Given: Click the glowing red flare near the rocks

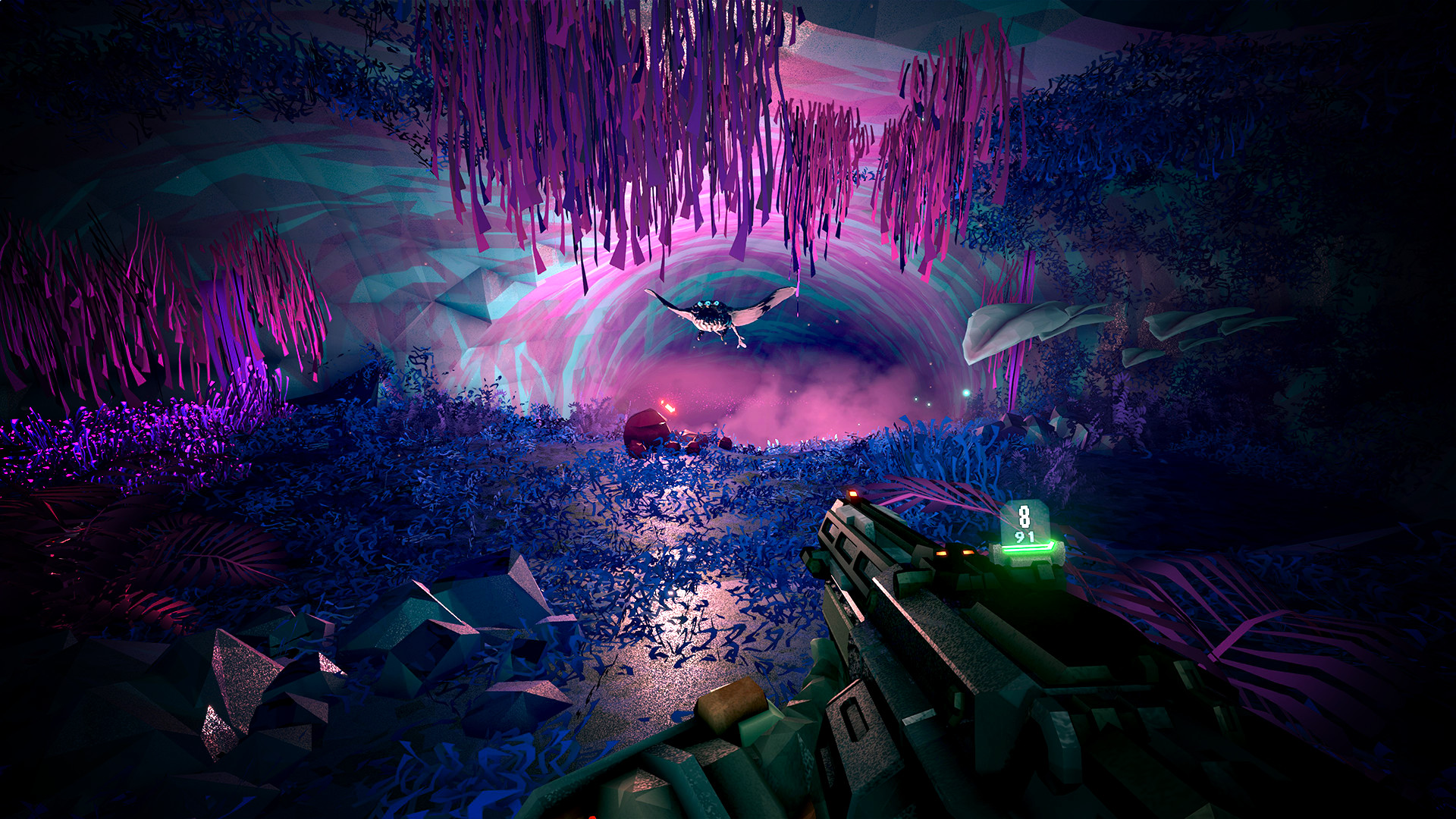Looking at the screenshot, I should (667, 407).
